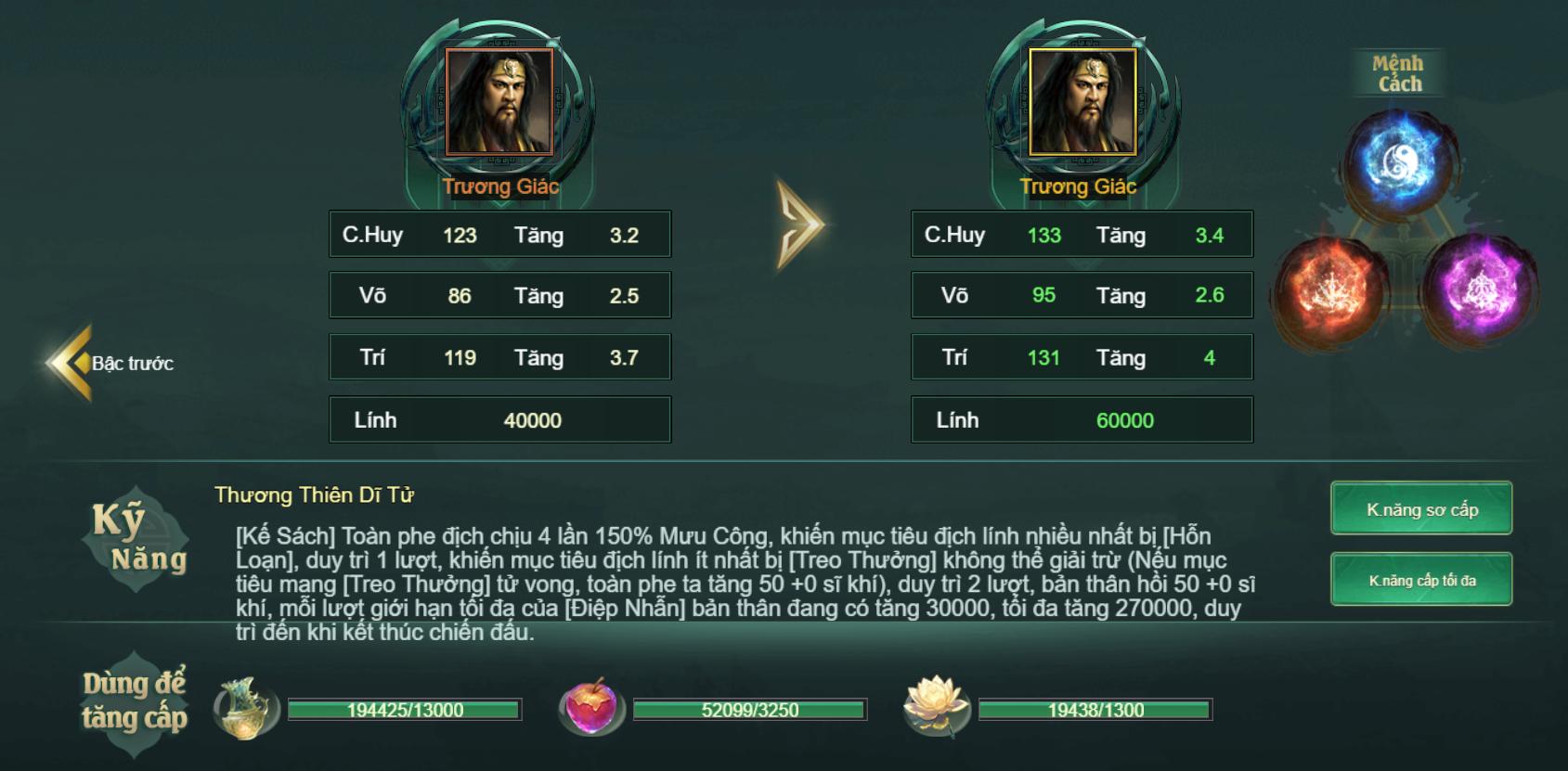This screenshot has width=1568, height=771.
Task: Click the golden next-tier arrow
Action: 799,225
